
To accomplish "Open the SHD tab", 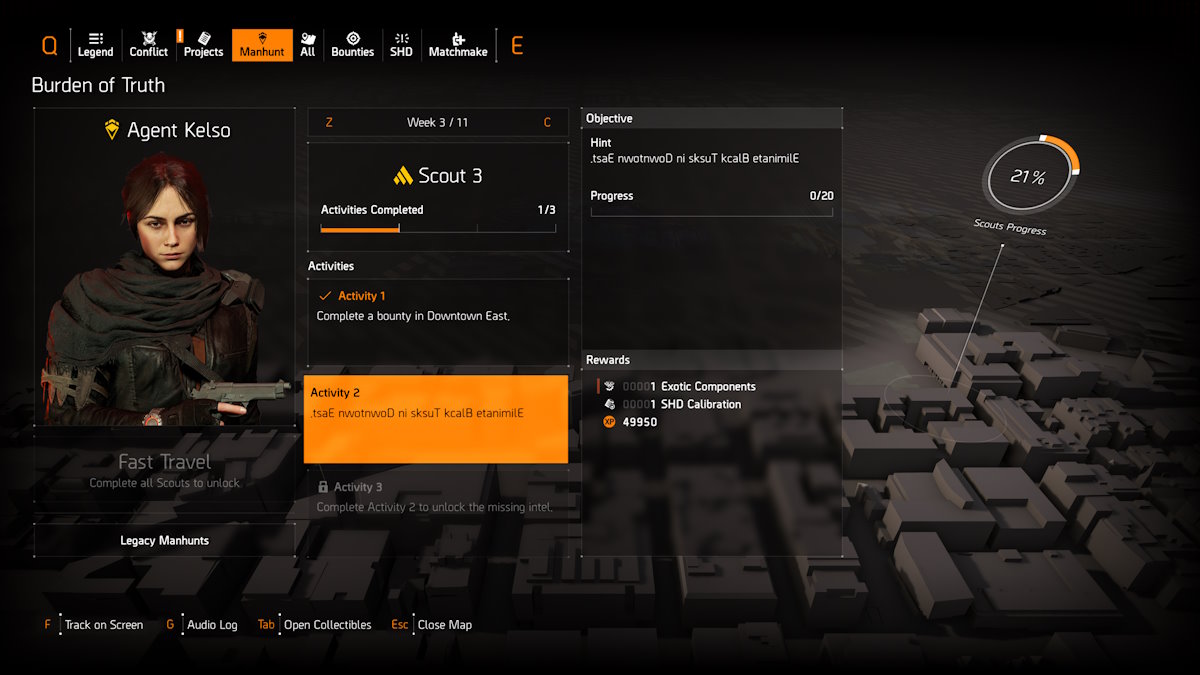I will 401,45.
